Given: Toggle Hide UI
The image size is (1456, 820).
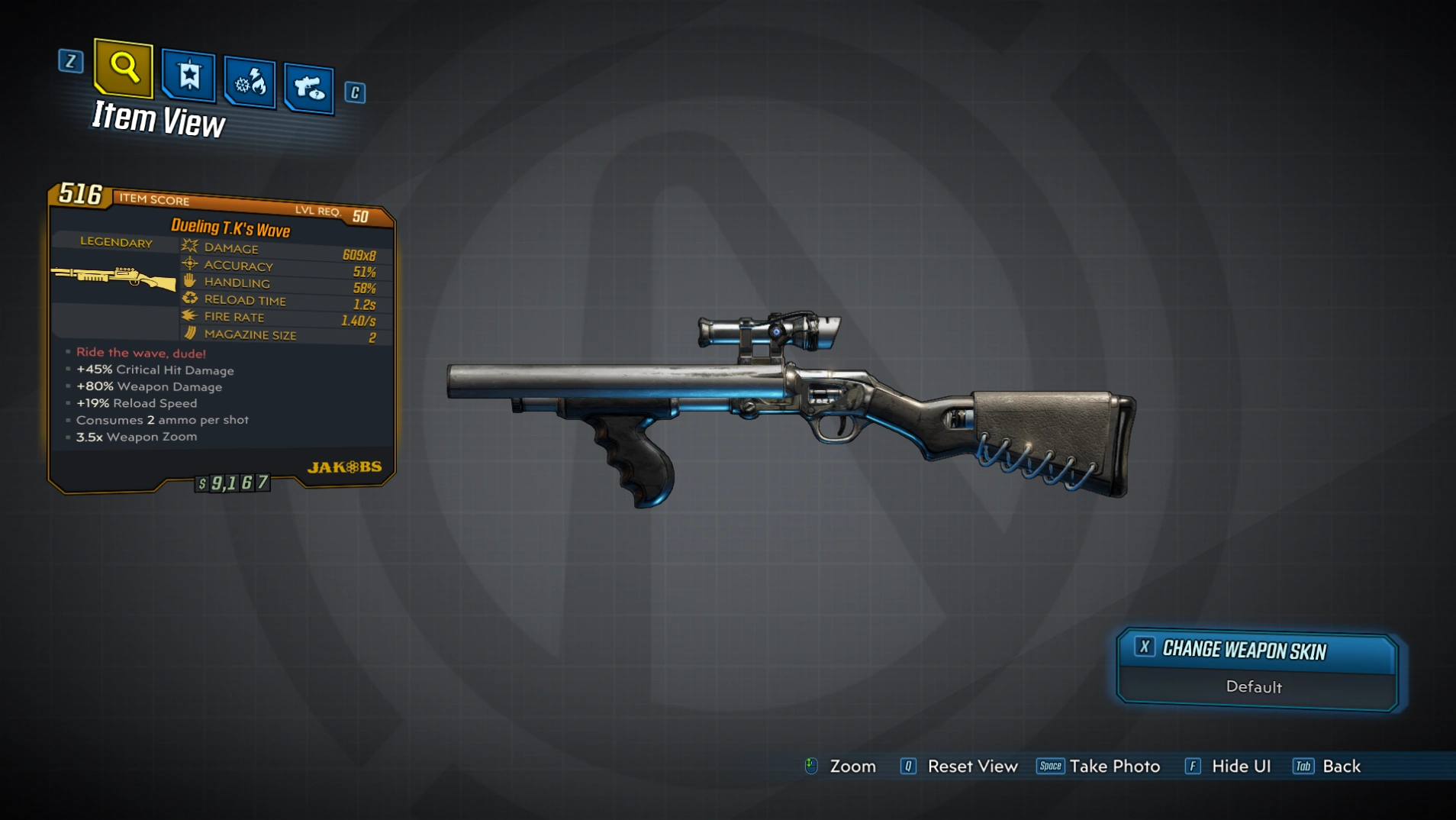Looking at the screenshot, I should 1240,766.
